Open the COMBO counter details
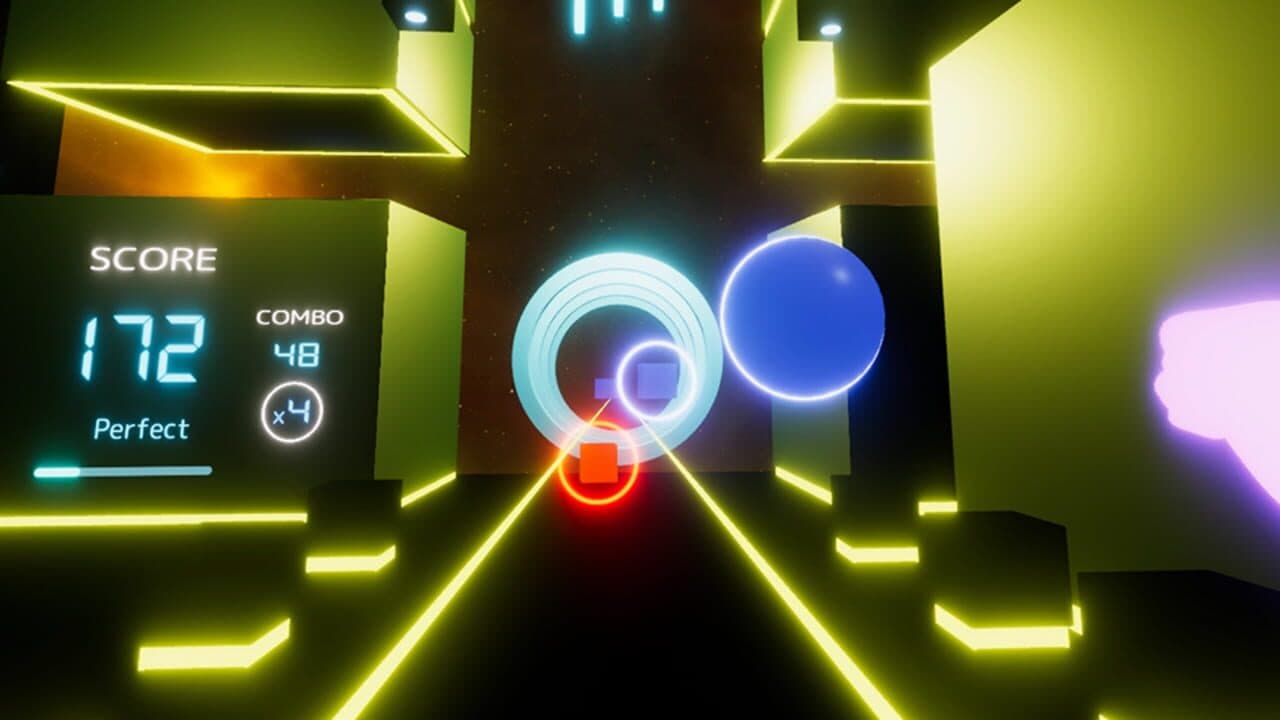Screen dimensions: 1280x720 [298, 320]
